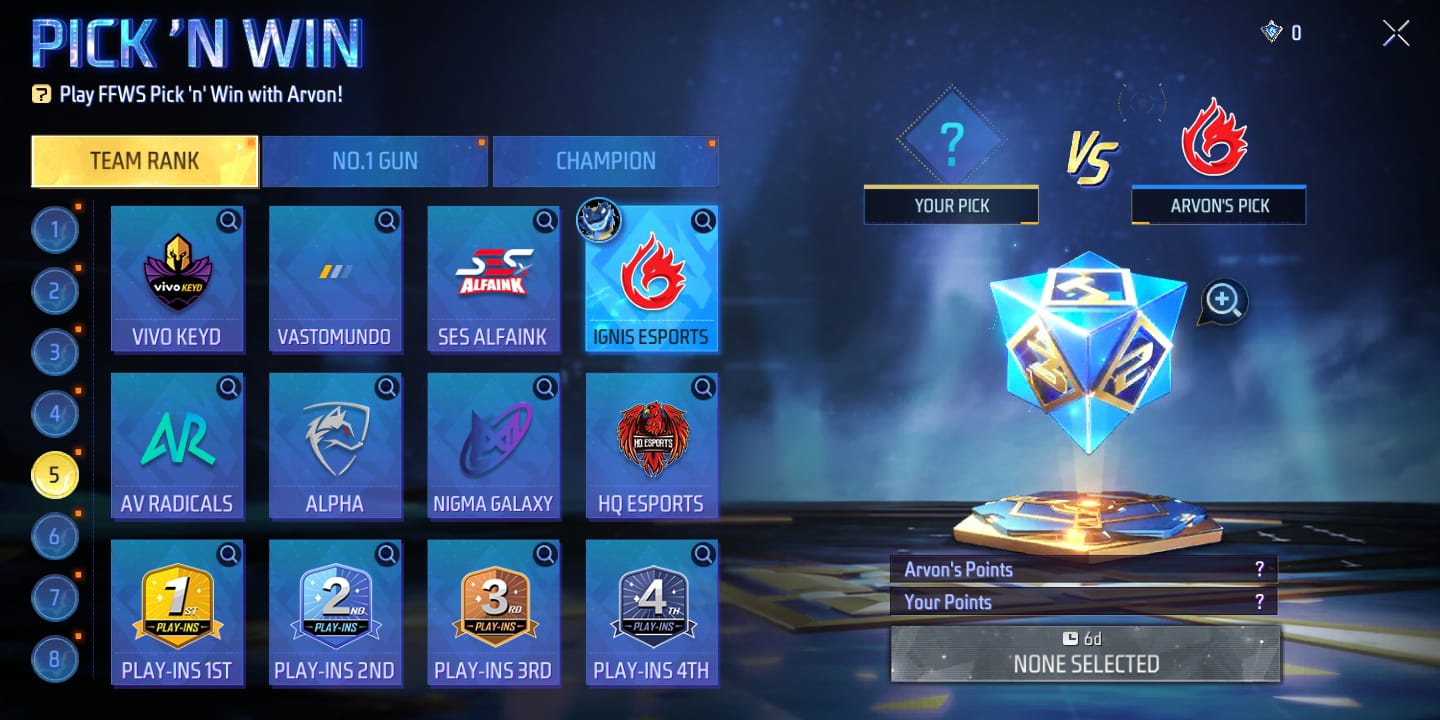This screenshot has height=720, width=1440.
Task: Choose the HQ ESPORTS team card
Action: (x=651, y=445)
